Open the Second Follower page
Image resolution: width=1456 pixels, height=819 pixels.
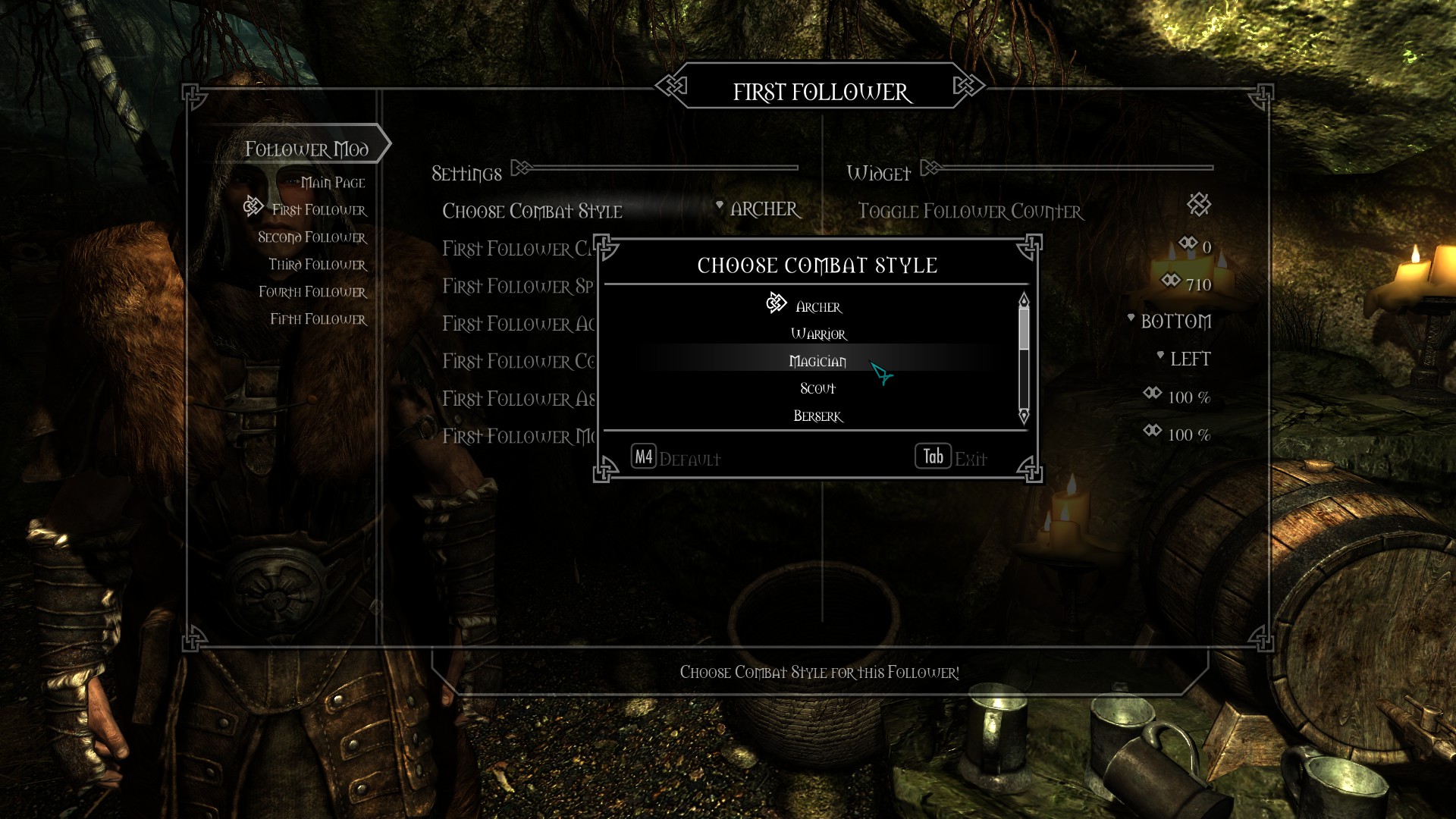pyautogui.click(x=312, y=237)
